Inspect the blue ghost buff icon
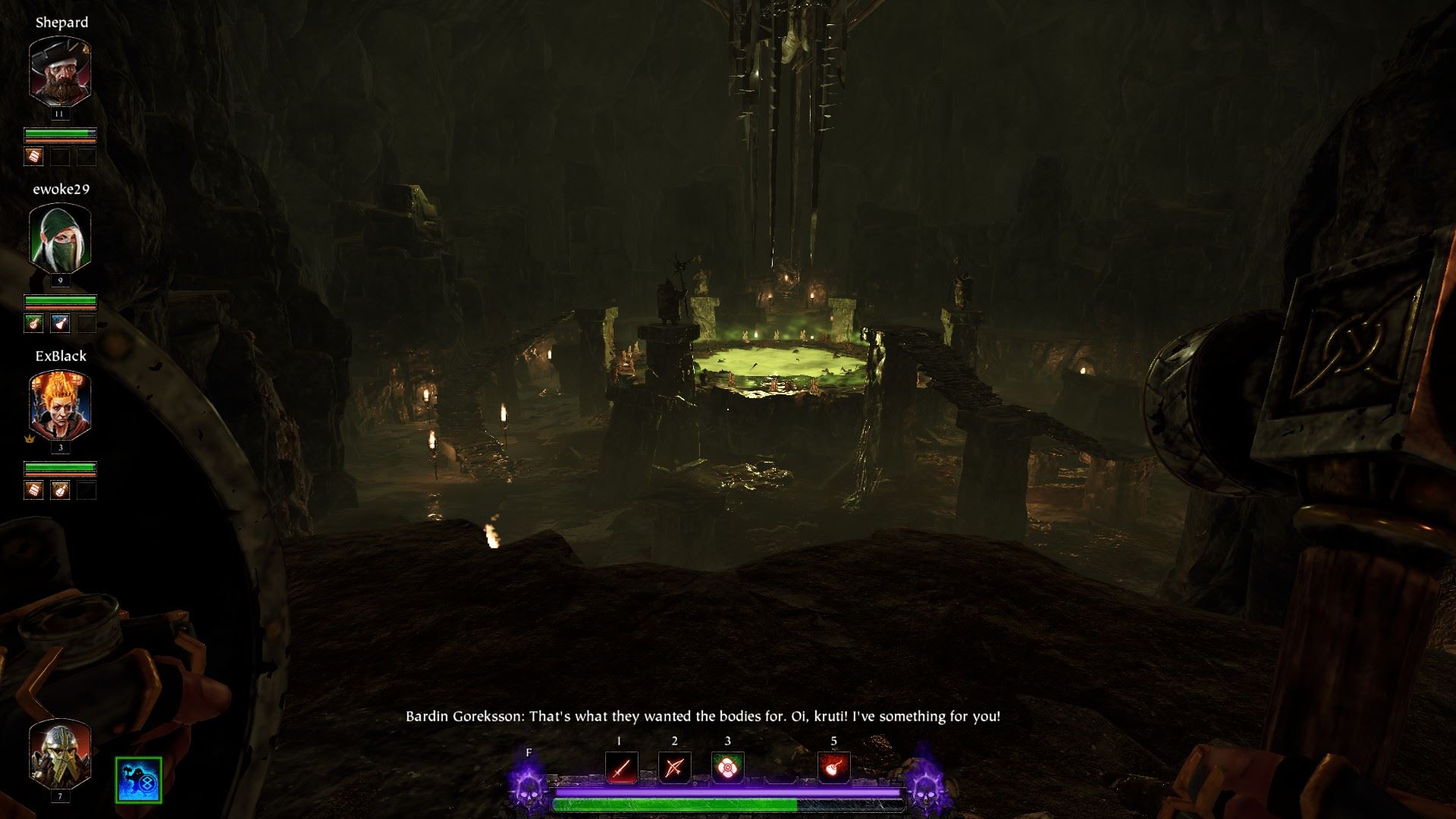The image size is (1456, 819). coord(139,780)
